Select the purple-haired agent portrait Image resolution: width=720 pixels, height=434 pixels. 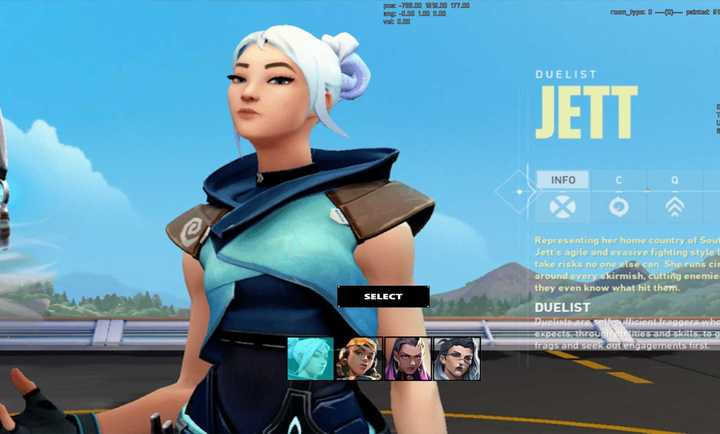click(x=407, y=358)
